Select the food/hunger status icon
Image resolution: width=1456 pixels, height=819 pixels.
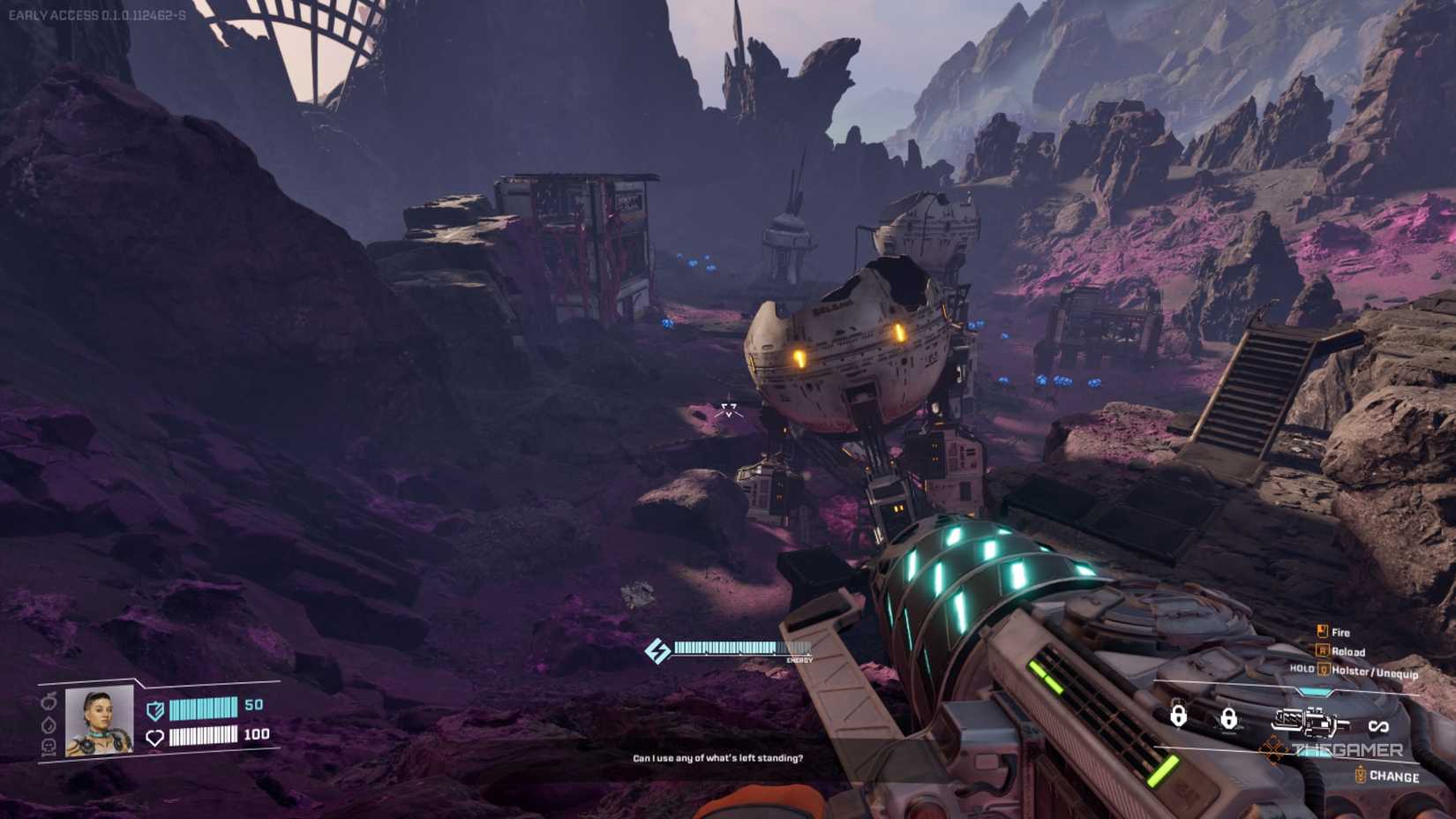pos(49,703)
